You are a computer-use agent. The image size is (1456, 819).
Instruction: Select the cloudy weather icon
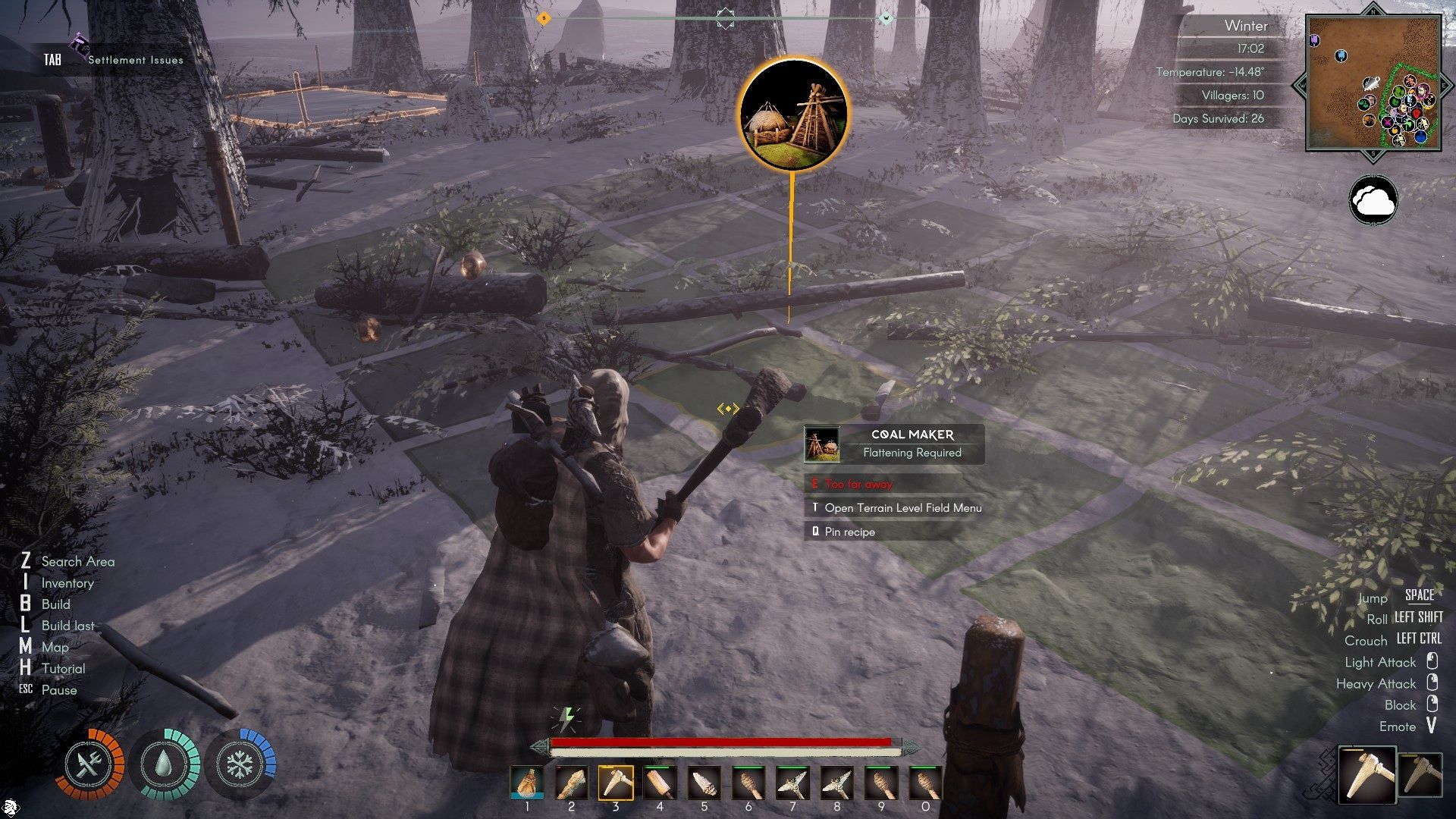(1373, 200)
